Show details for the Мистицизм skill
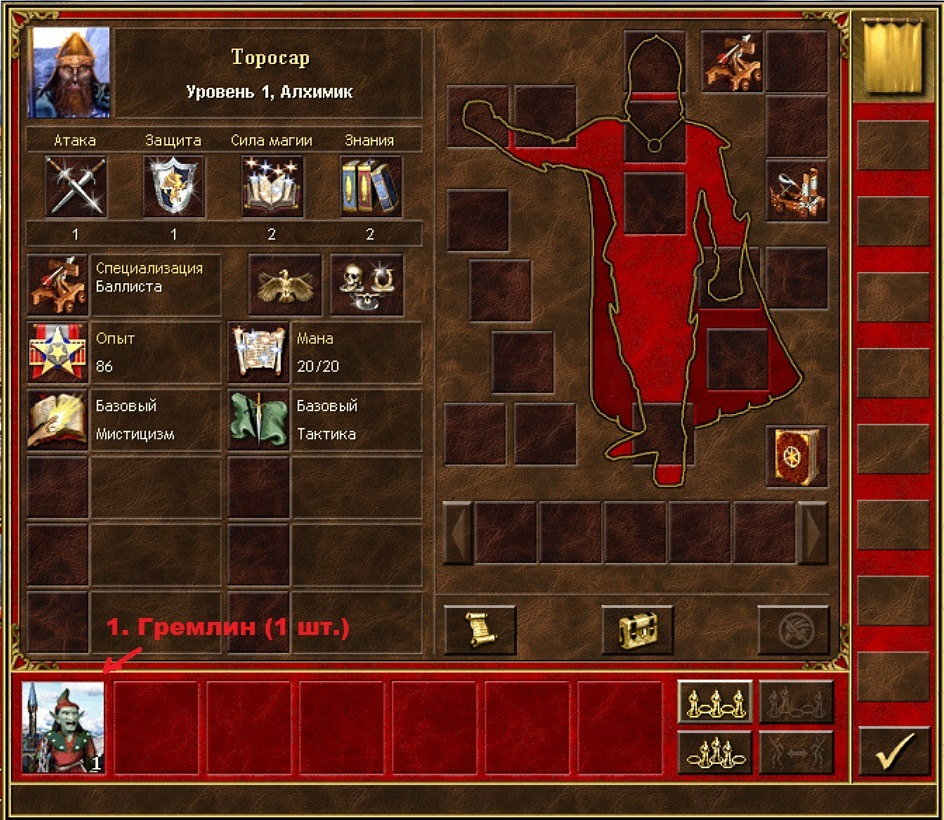This screenshot has height=820, width=944. [x=58, y=420]
